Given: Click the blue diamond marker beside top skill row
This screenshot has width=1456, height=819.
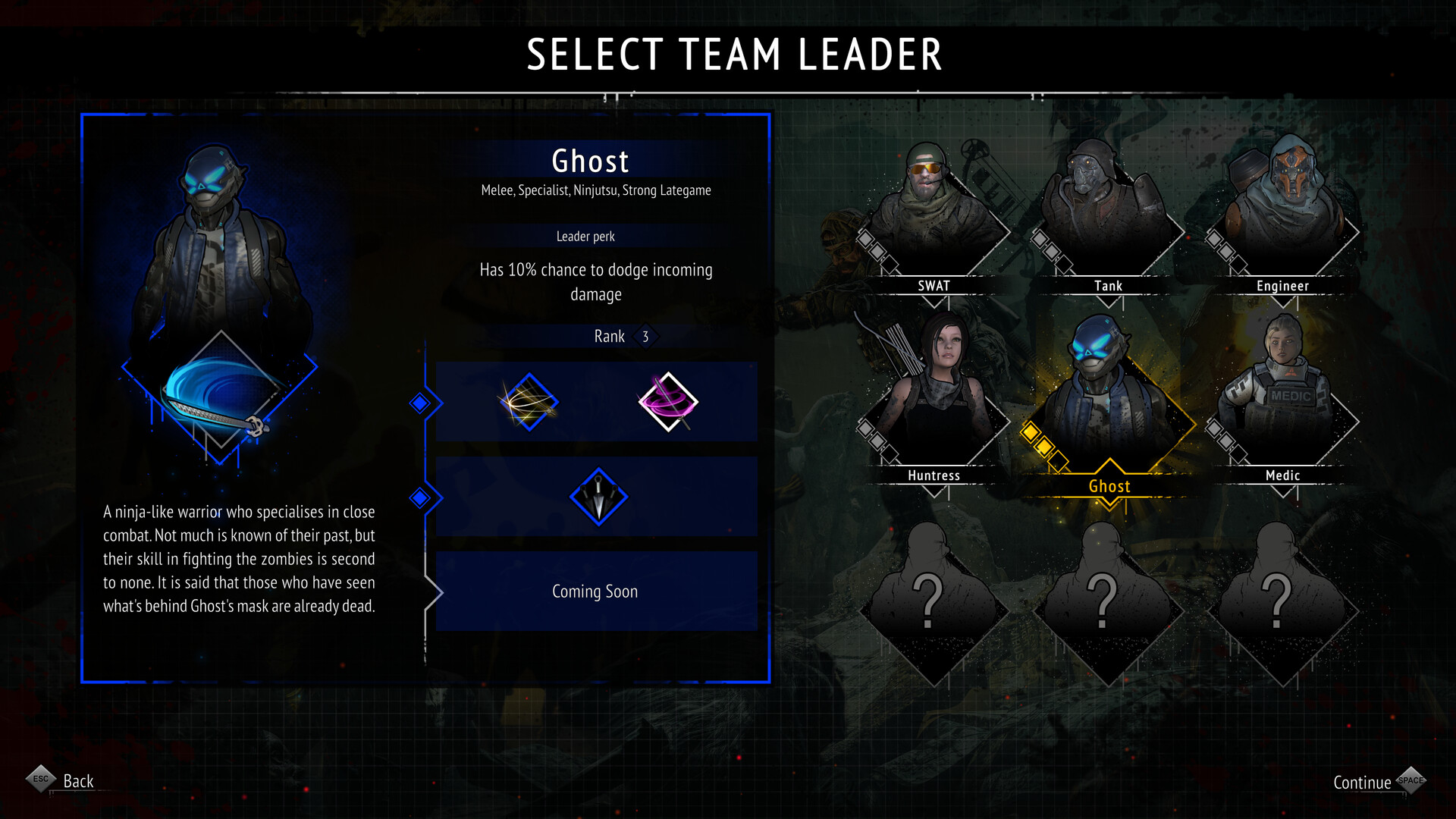Looking at the screenshot, I should pos(421,403).
